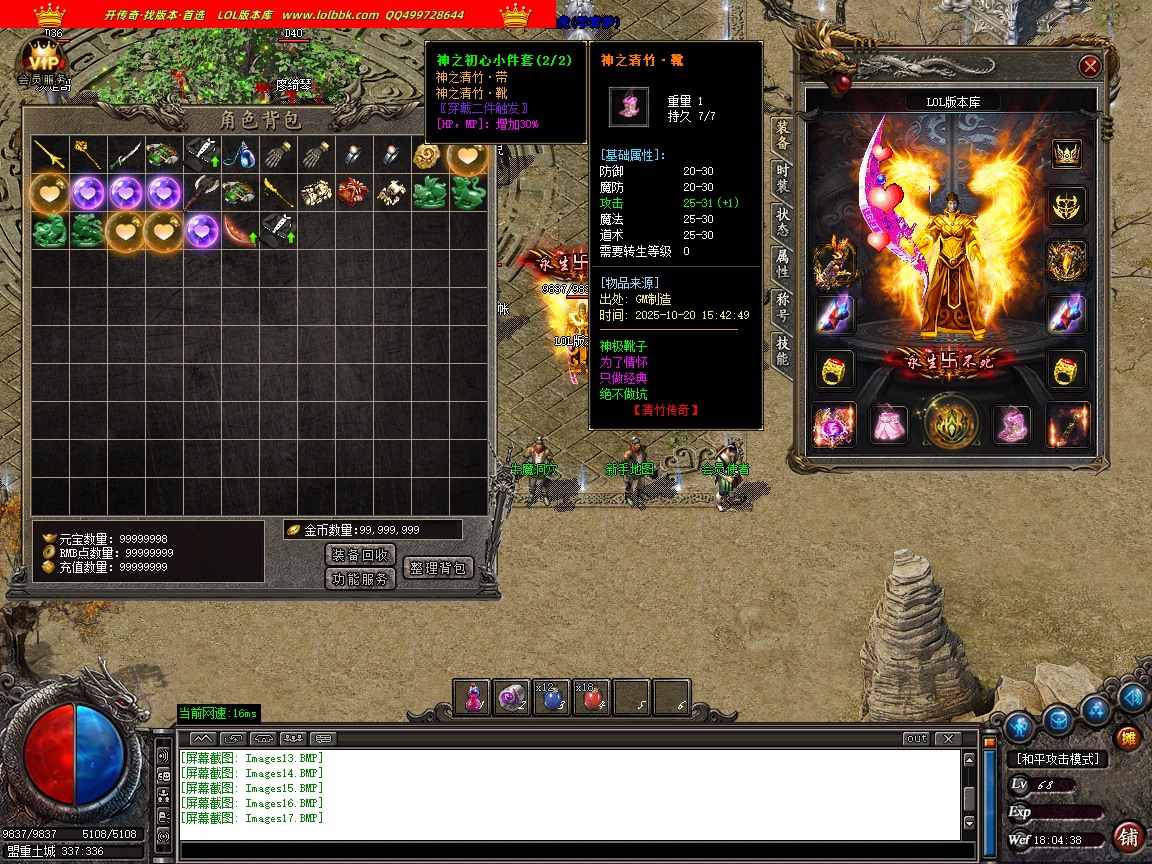Viewport: 1152px width, 864px height.
Task: Open the 铺 shop round button
Action: pos(1128,836)
